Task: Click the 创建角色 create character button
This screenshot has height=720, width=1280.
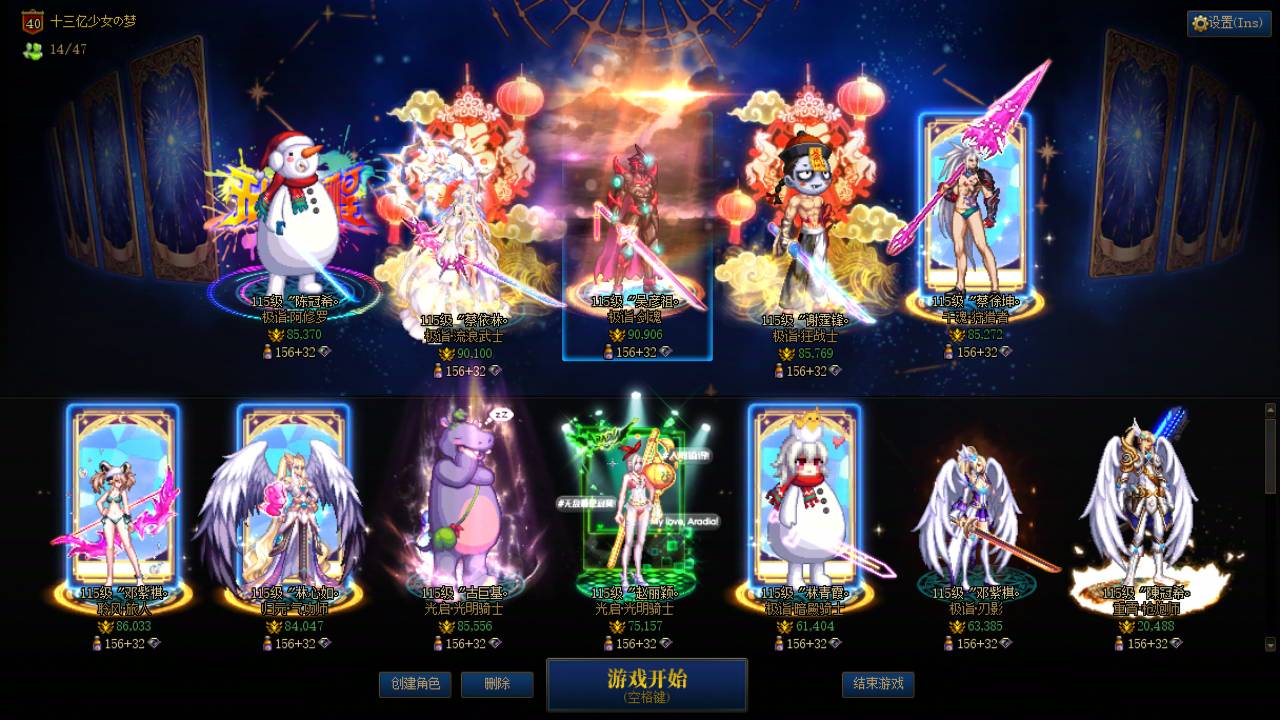Action: coord(416,685)
